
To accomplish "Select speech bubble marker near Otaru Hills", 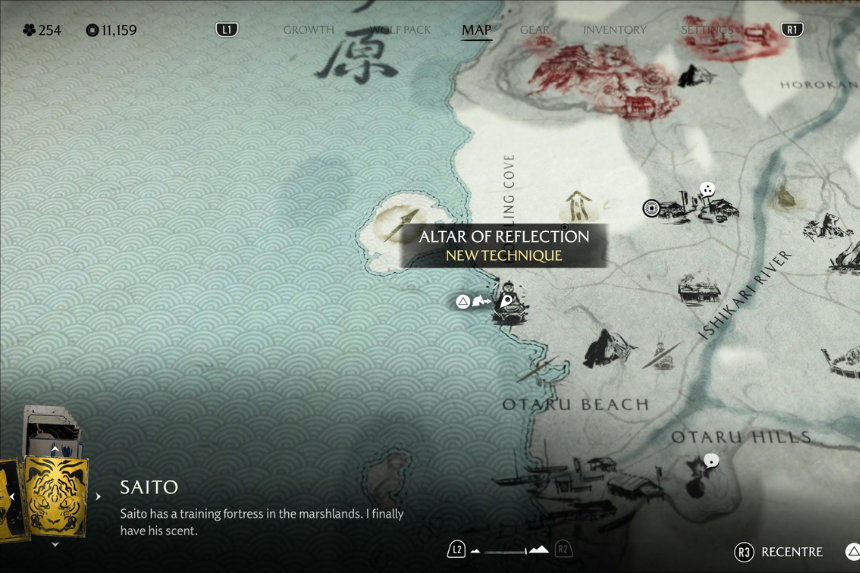I will coord(711,461).
